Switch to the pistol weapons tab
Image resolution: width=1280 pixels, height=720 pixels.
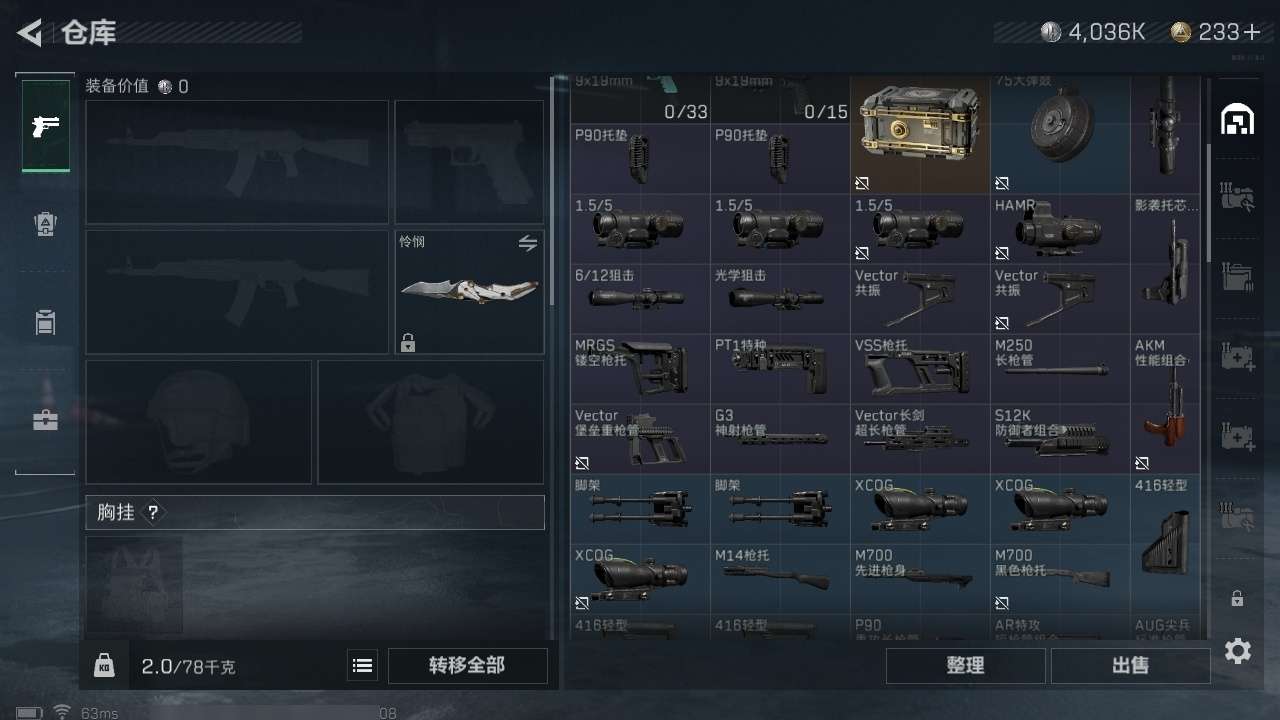(46, 126)
